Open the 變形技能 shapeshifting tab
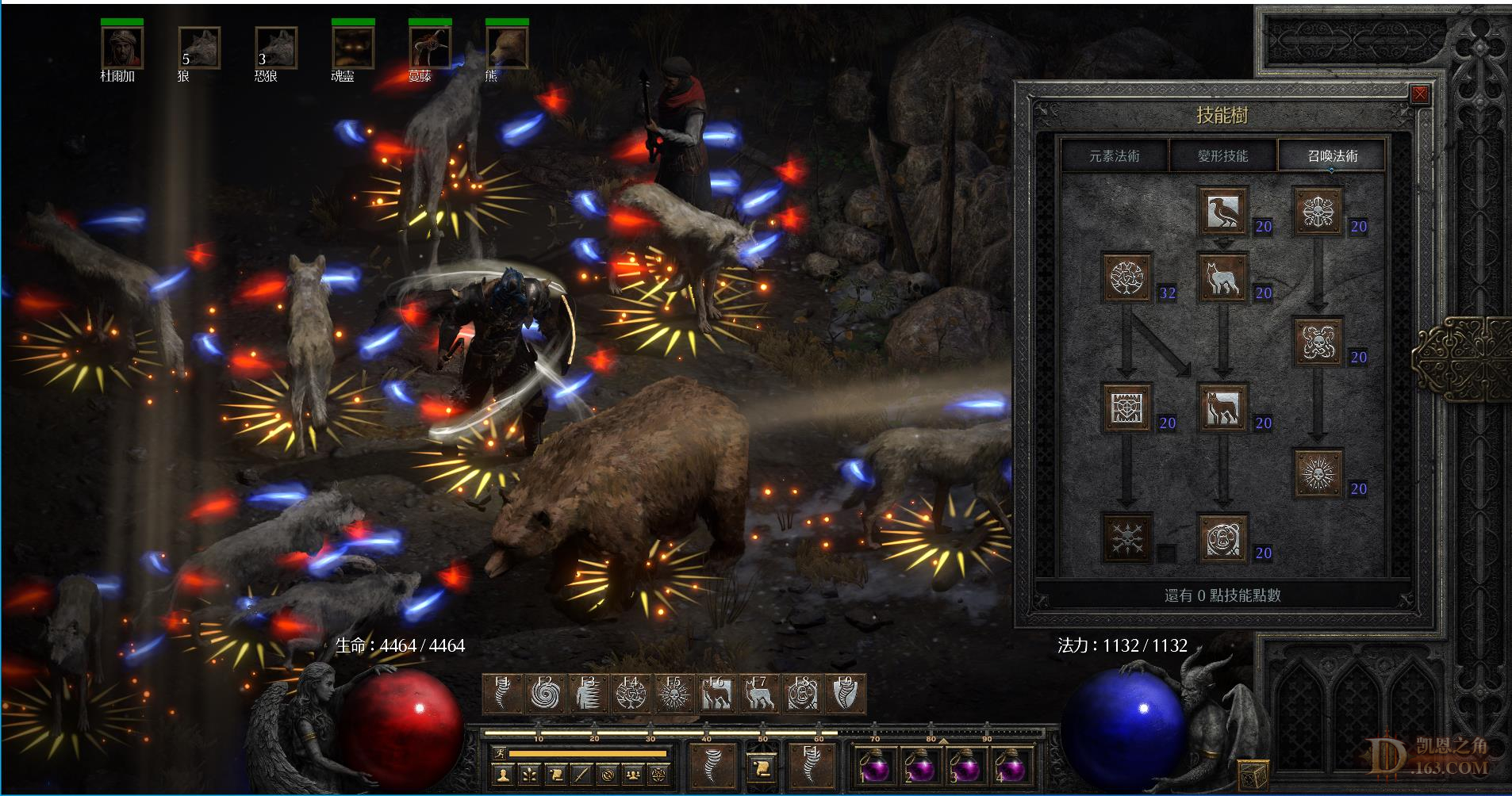The height and width of the screenshot is (796, 1512). (x=1222, y=155)
